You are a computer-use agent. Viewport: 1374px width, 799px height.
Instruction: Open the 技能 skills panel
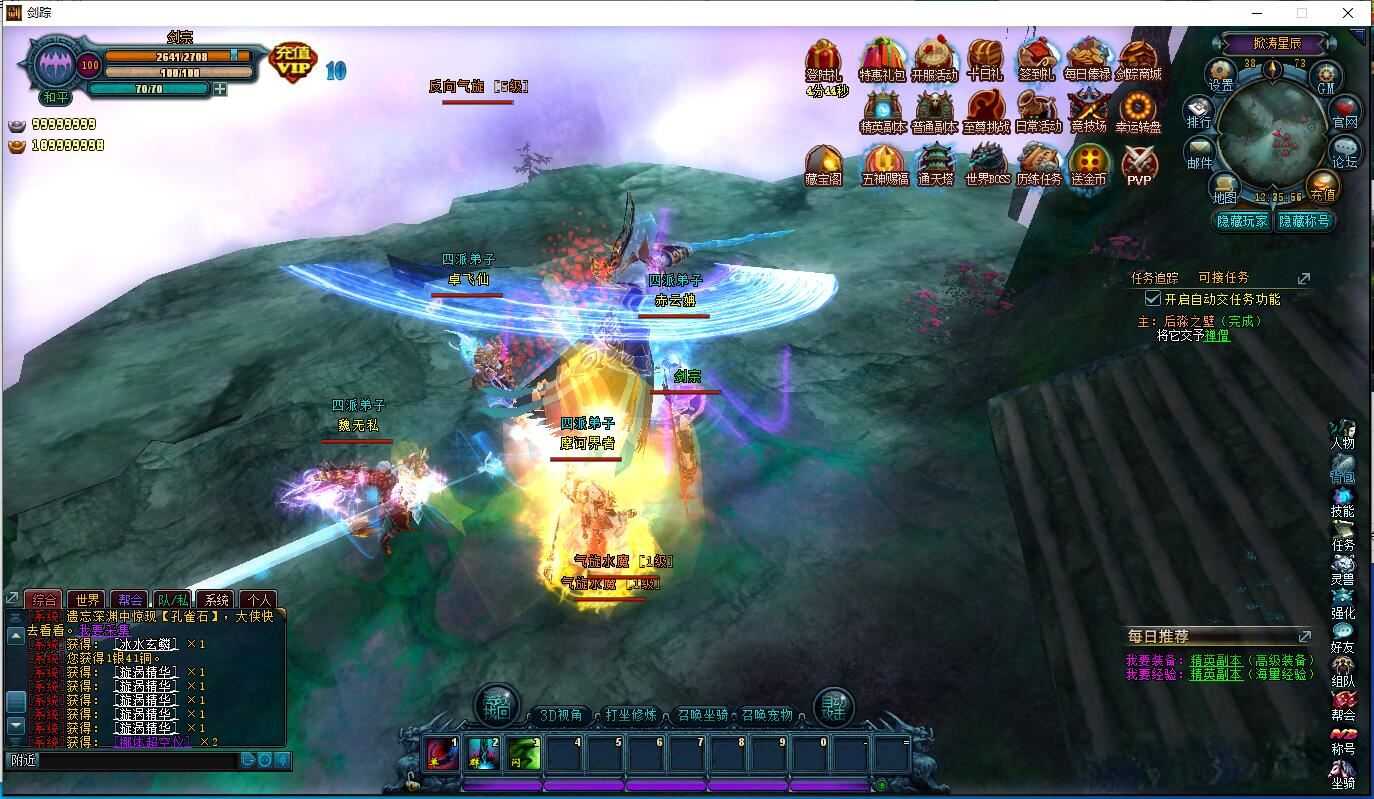pyautogui.click(x=1342, y=503)
